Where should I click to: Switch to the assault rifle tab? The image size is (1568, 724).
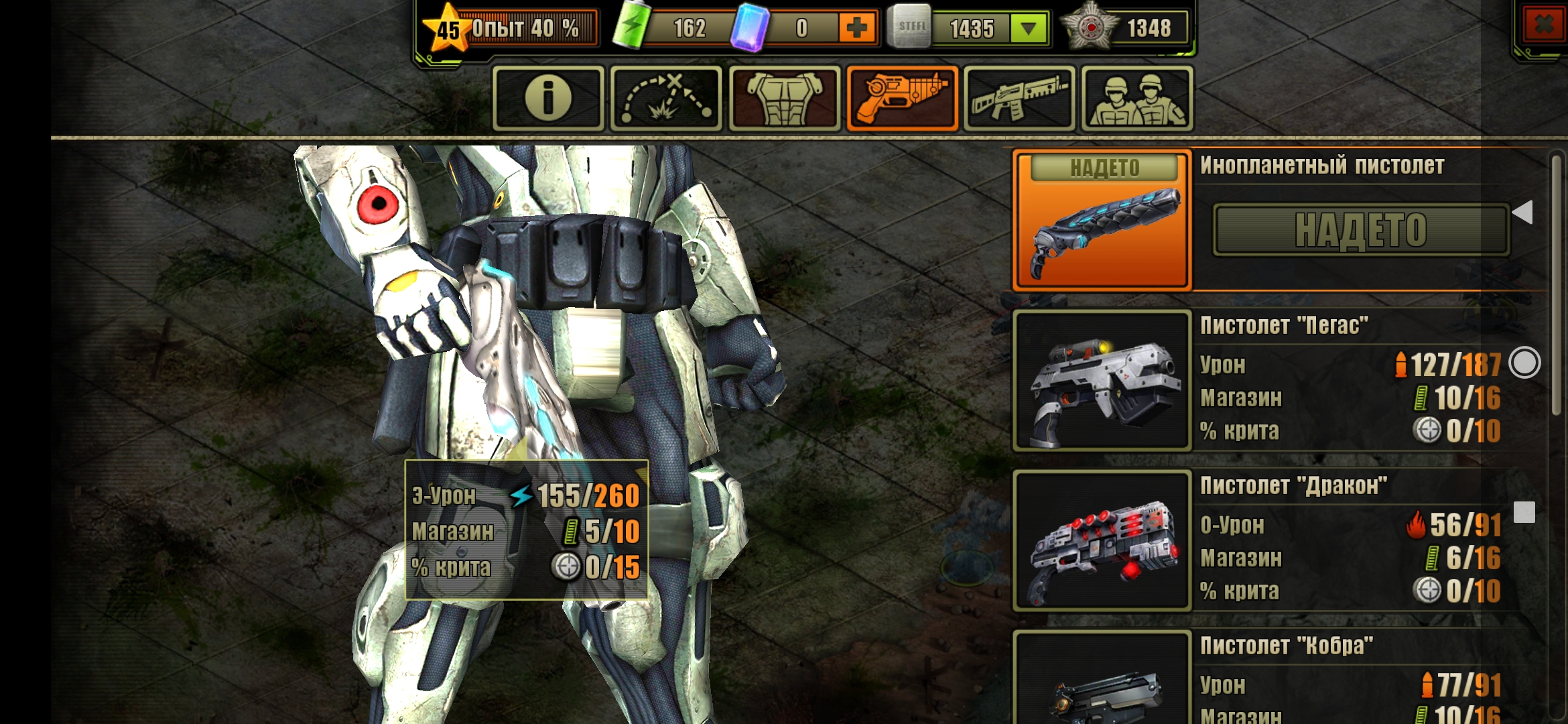[x=1019, y=99]
